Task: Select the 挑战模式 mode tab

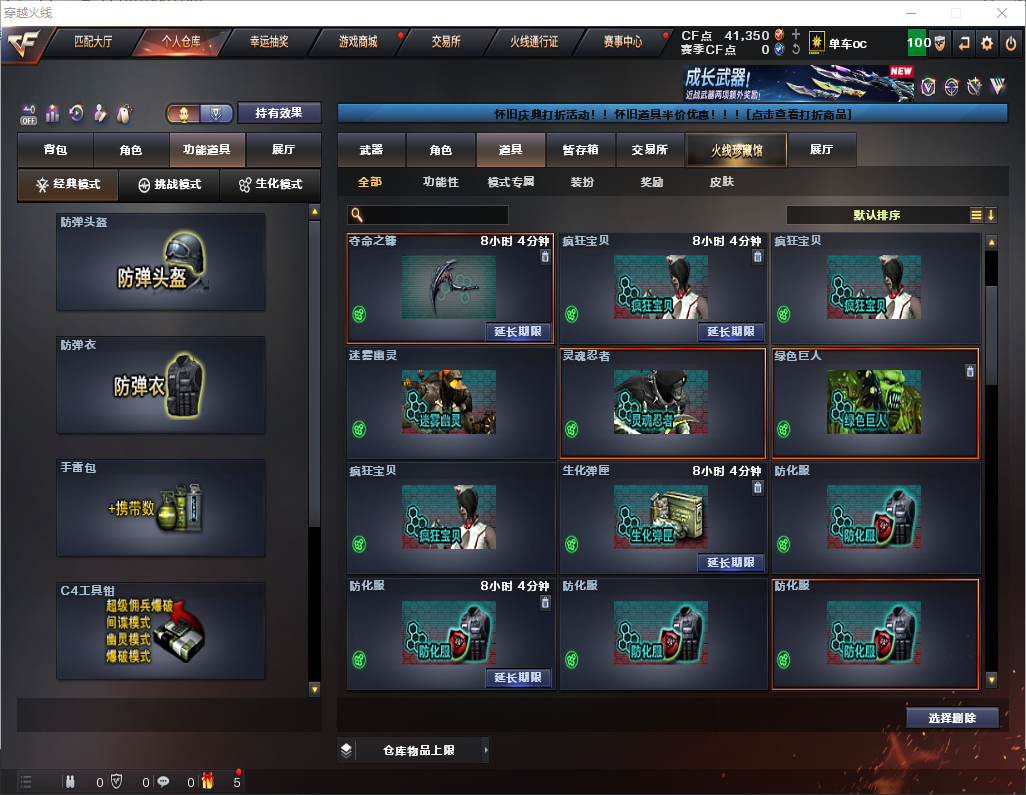Action: (x=170, y=185)
